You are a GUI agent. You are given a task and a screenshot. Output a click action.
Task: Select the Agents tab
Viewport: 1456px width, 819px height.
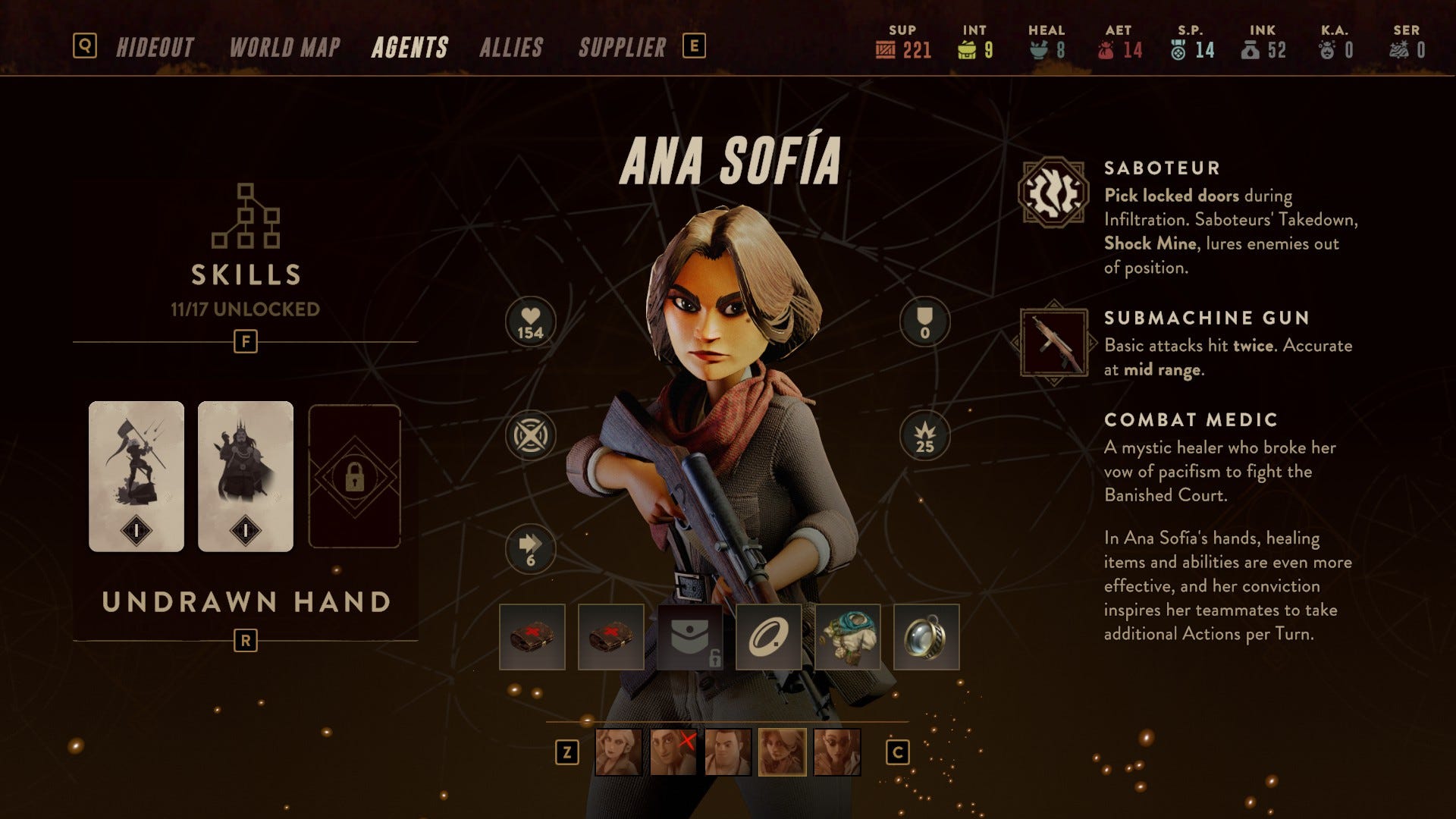409,48
